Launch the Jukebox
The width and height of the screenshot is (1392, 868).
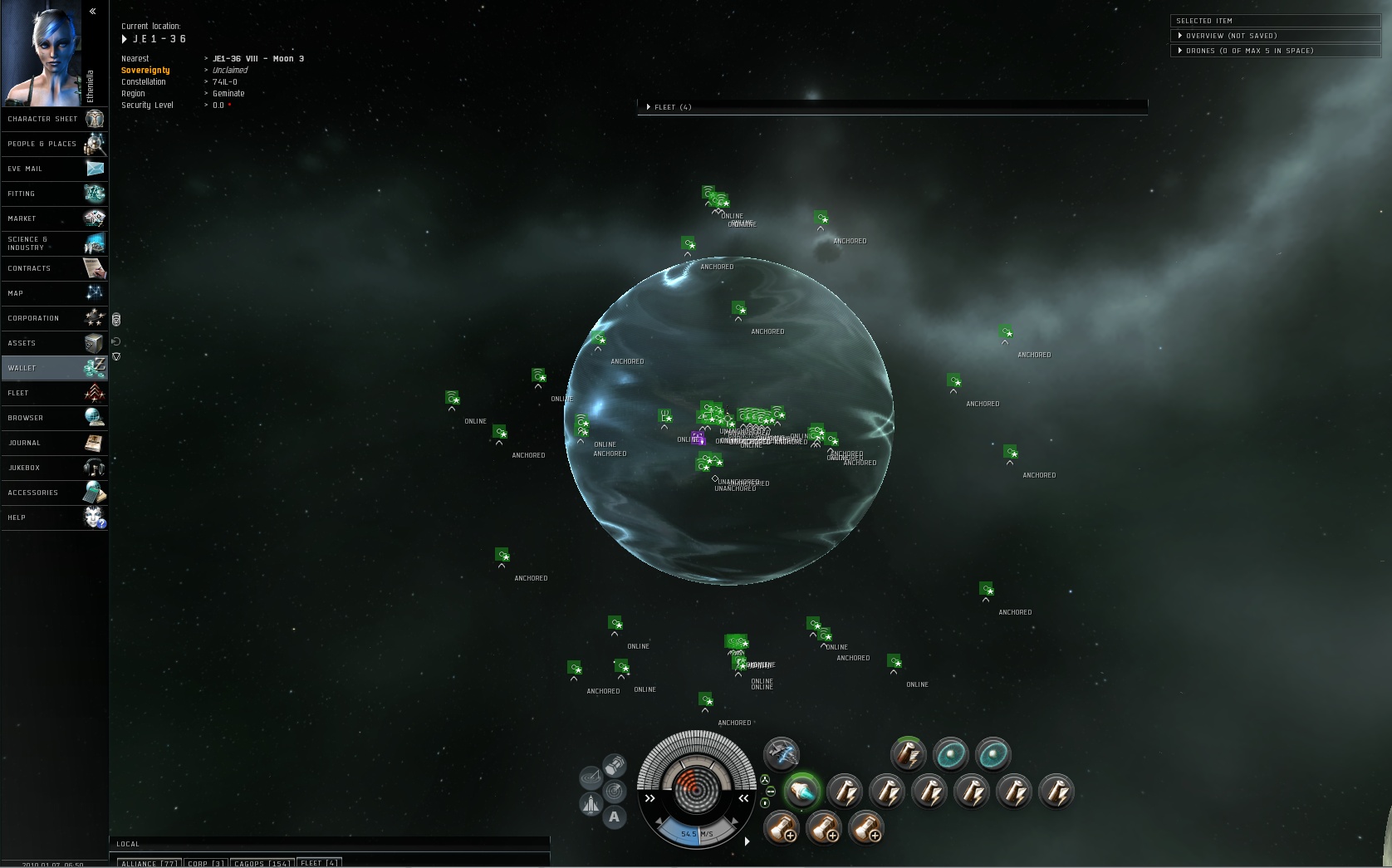click(55, 468)
